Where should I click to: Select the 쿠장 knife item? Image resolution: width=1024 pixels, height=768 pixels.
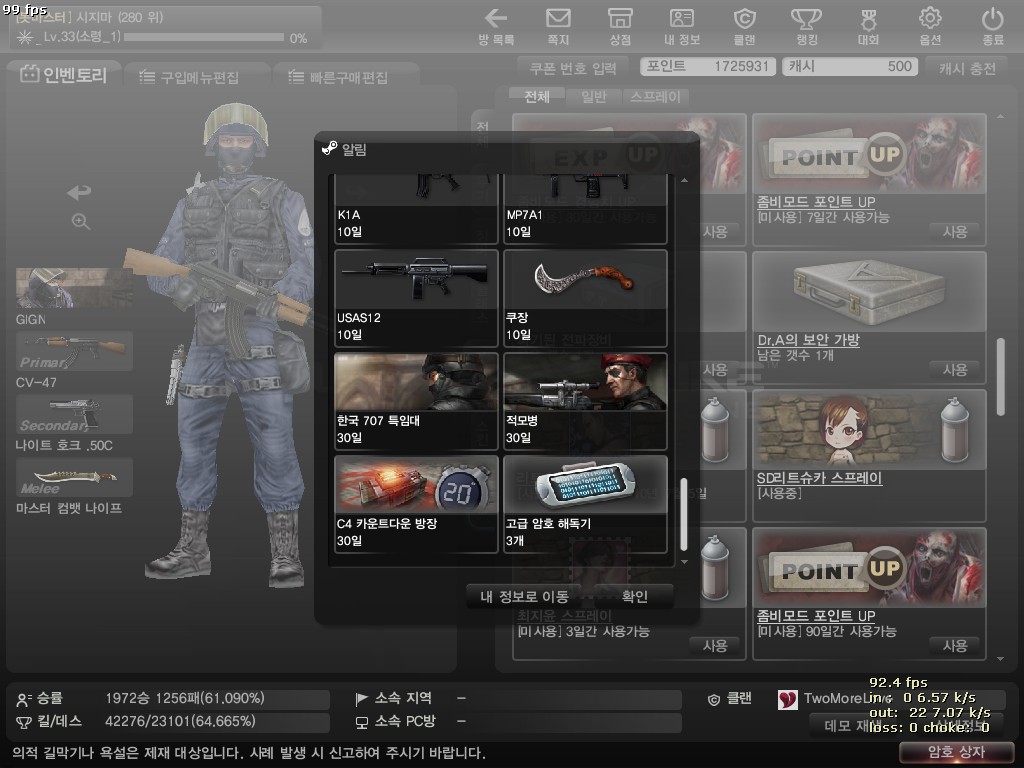585,298
